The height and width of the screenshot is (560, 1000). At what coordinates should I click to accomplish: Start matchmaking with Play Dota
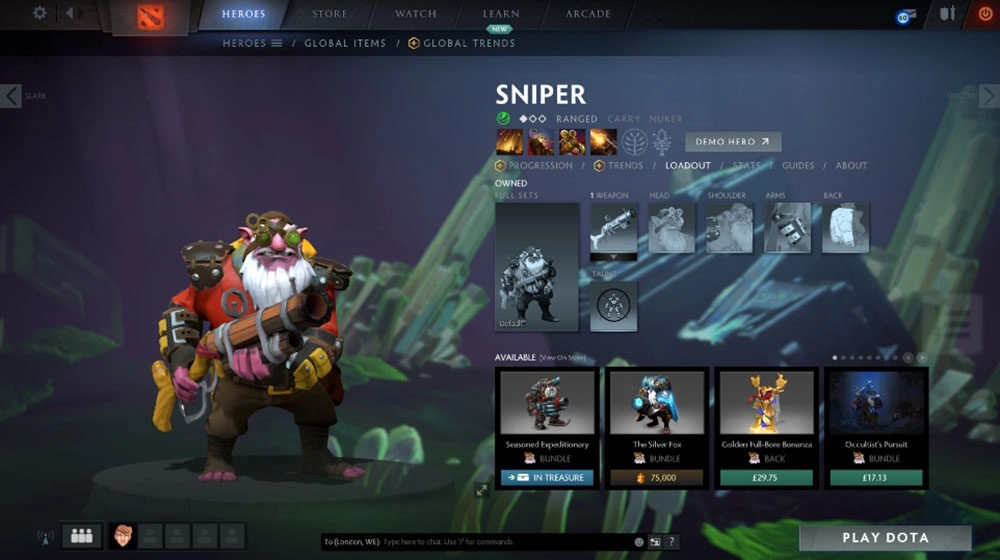[885, 538]
